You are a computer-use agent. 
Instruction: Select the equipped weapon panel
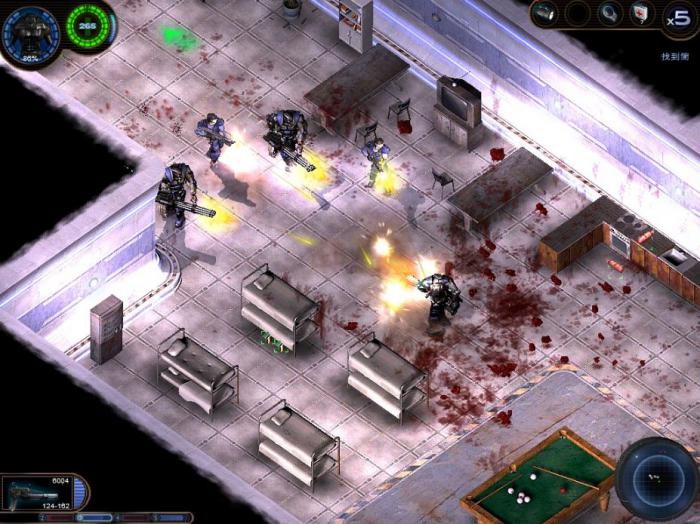coord(38,493)
